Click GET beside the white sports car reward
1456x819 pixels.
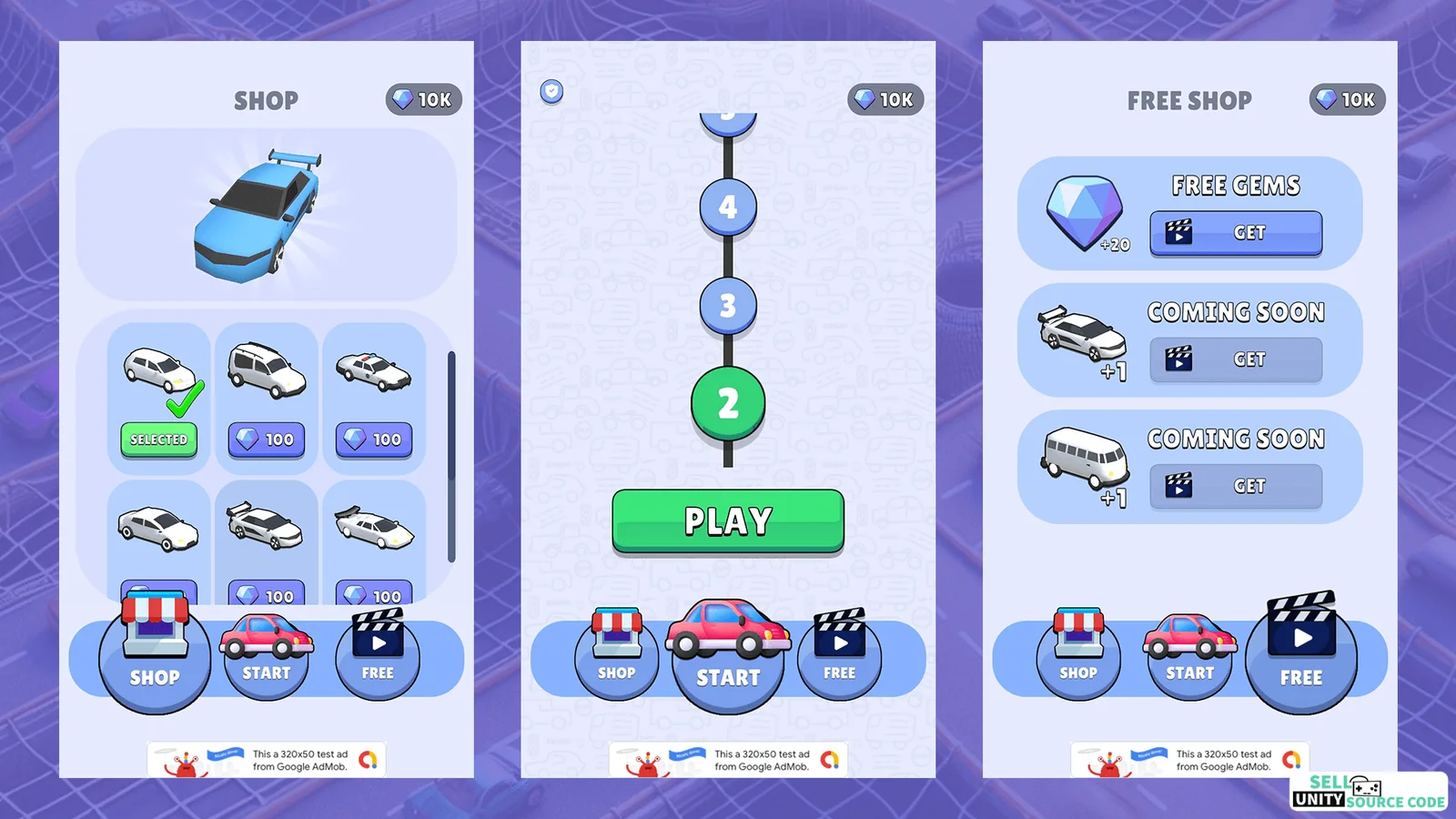(x=1236, y=359)
